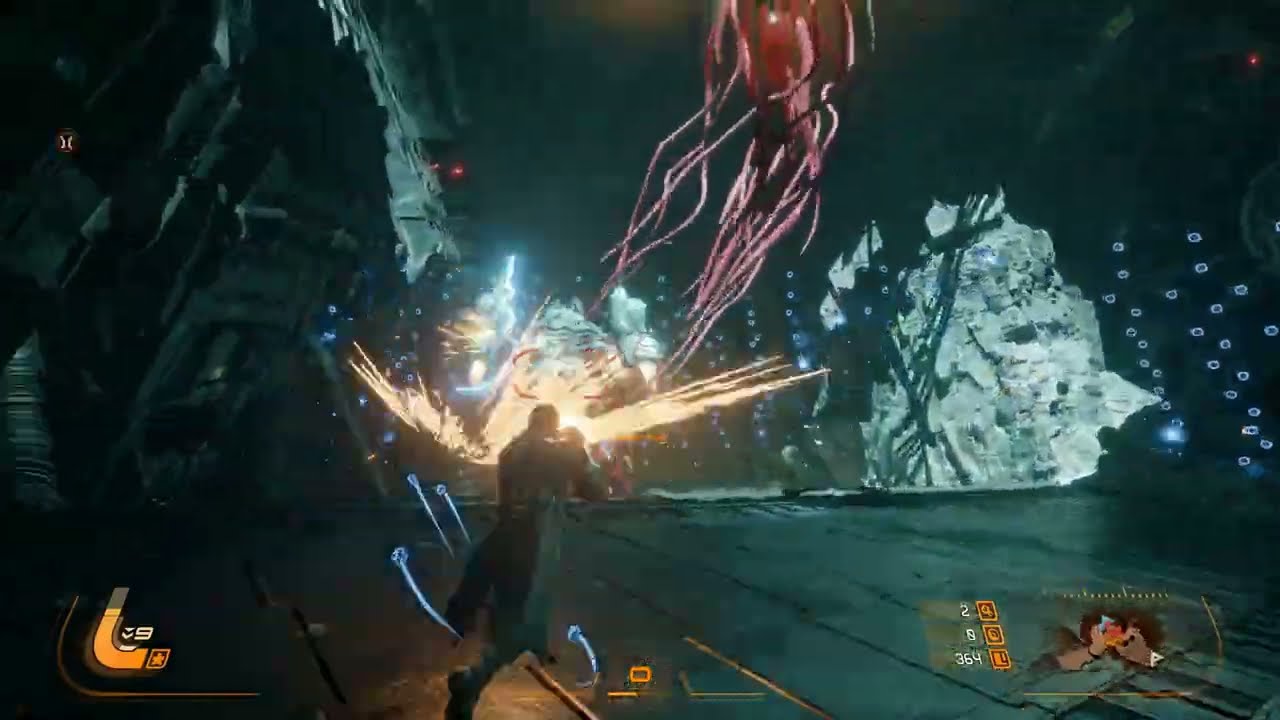This screenshot has width=1280, height=720.
Task: Select the grenade icon next to the count 2
Action: coord(988,610)
